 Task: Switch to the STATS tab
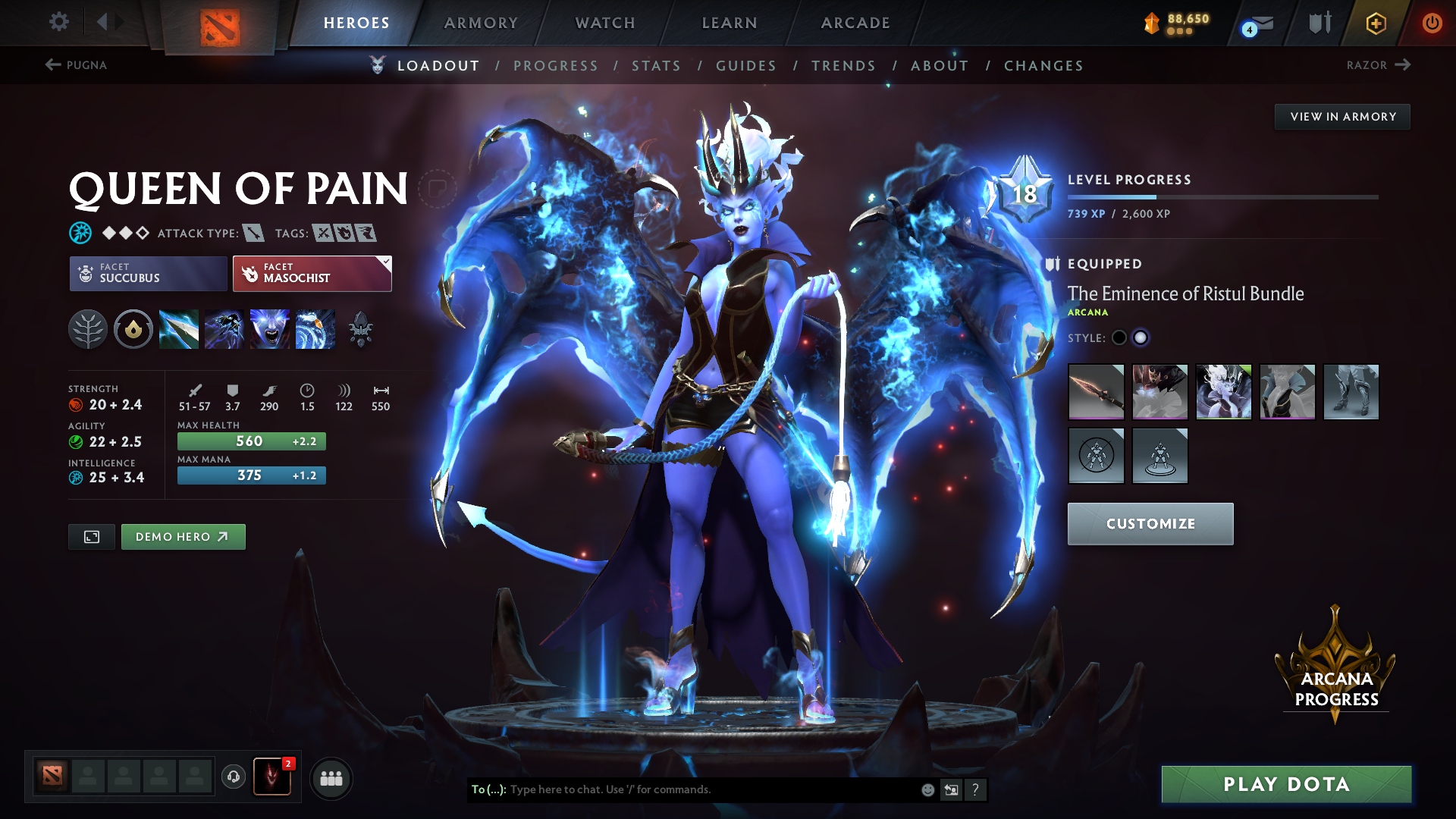tap(657, 65)
